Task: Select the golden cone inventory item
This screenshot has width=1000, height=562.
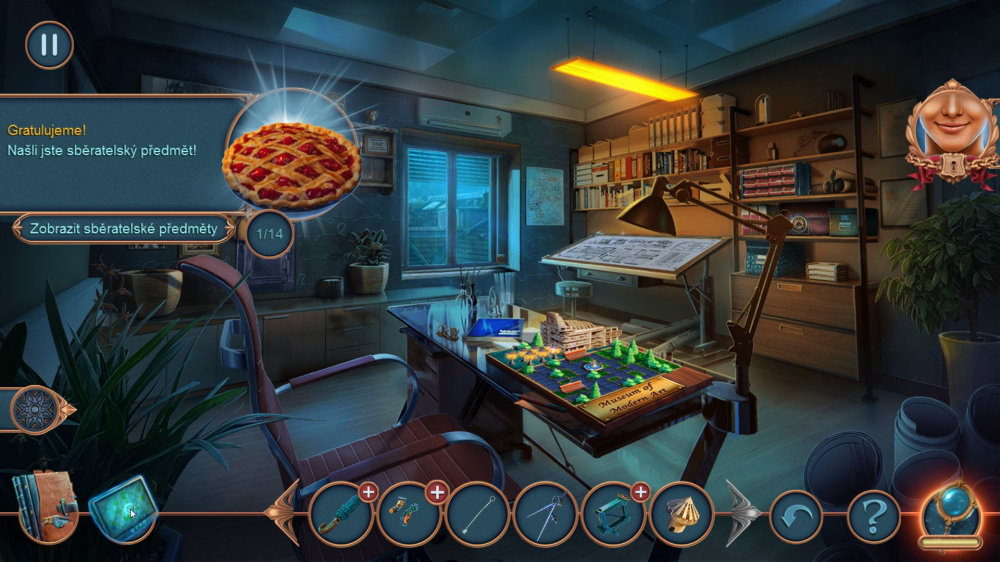Action: coord(681,514)
